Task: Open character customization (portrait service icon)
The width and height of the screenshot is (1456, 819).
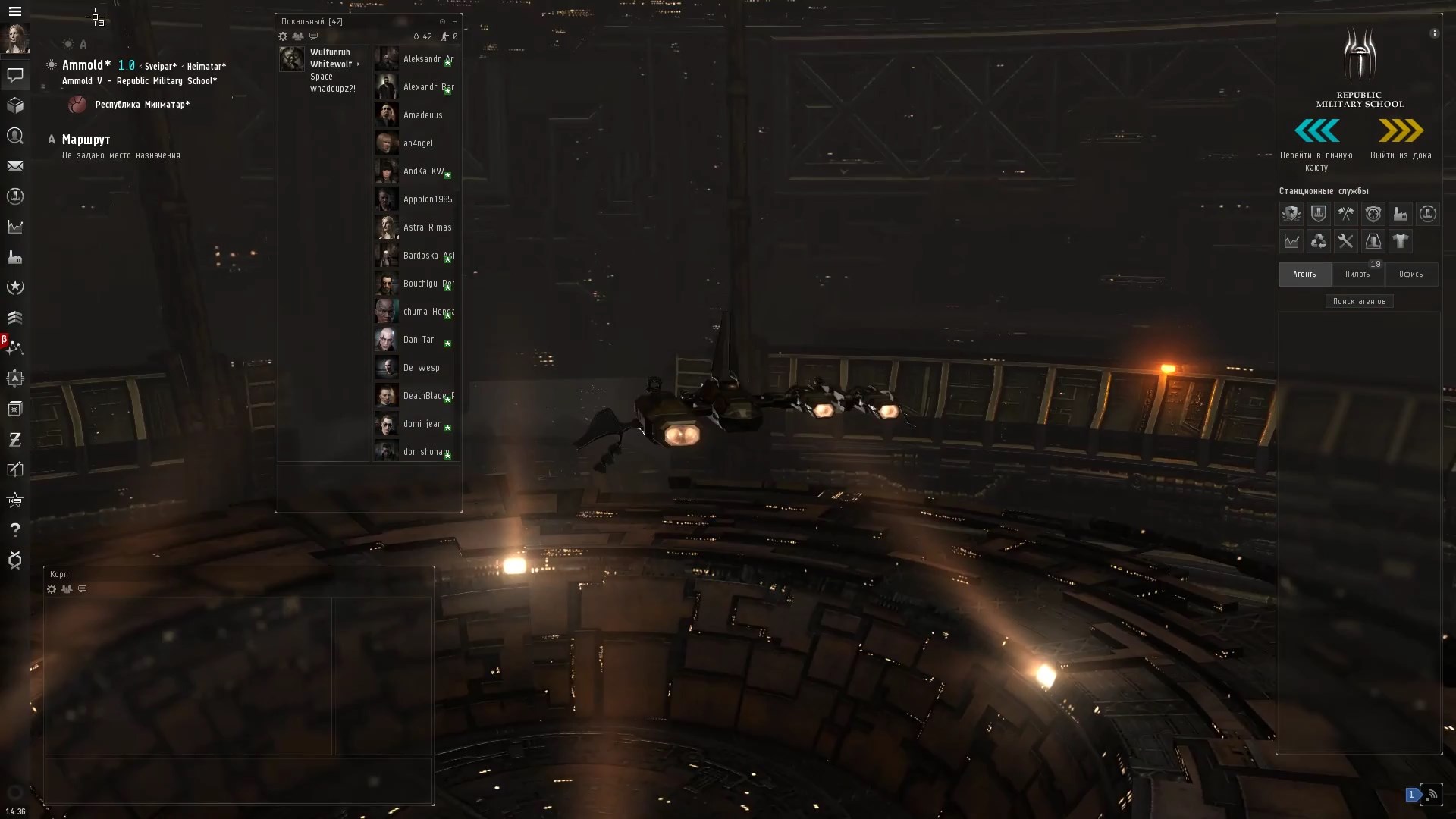Action: 1373,241
